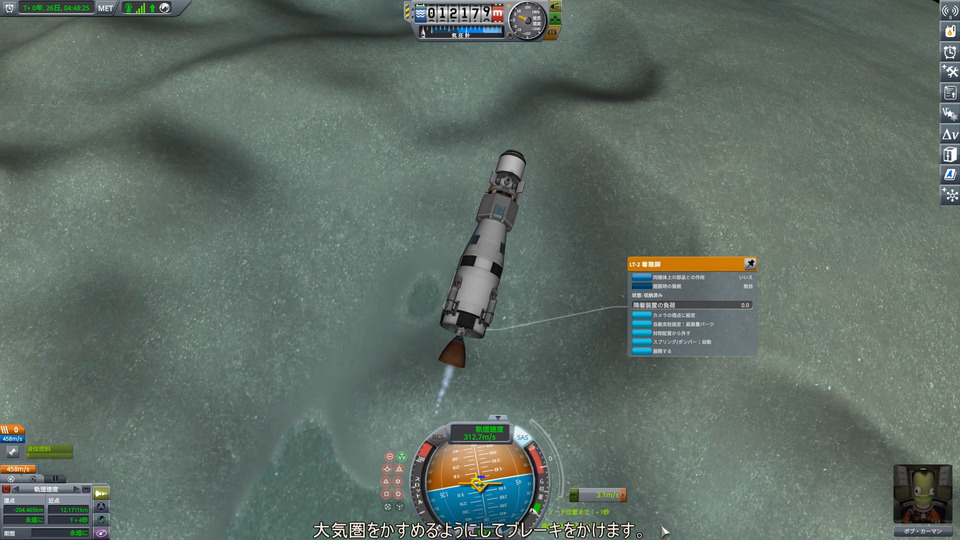Open the snowflake-icon app at sidebar bottom

click(949, 195)
